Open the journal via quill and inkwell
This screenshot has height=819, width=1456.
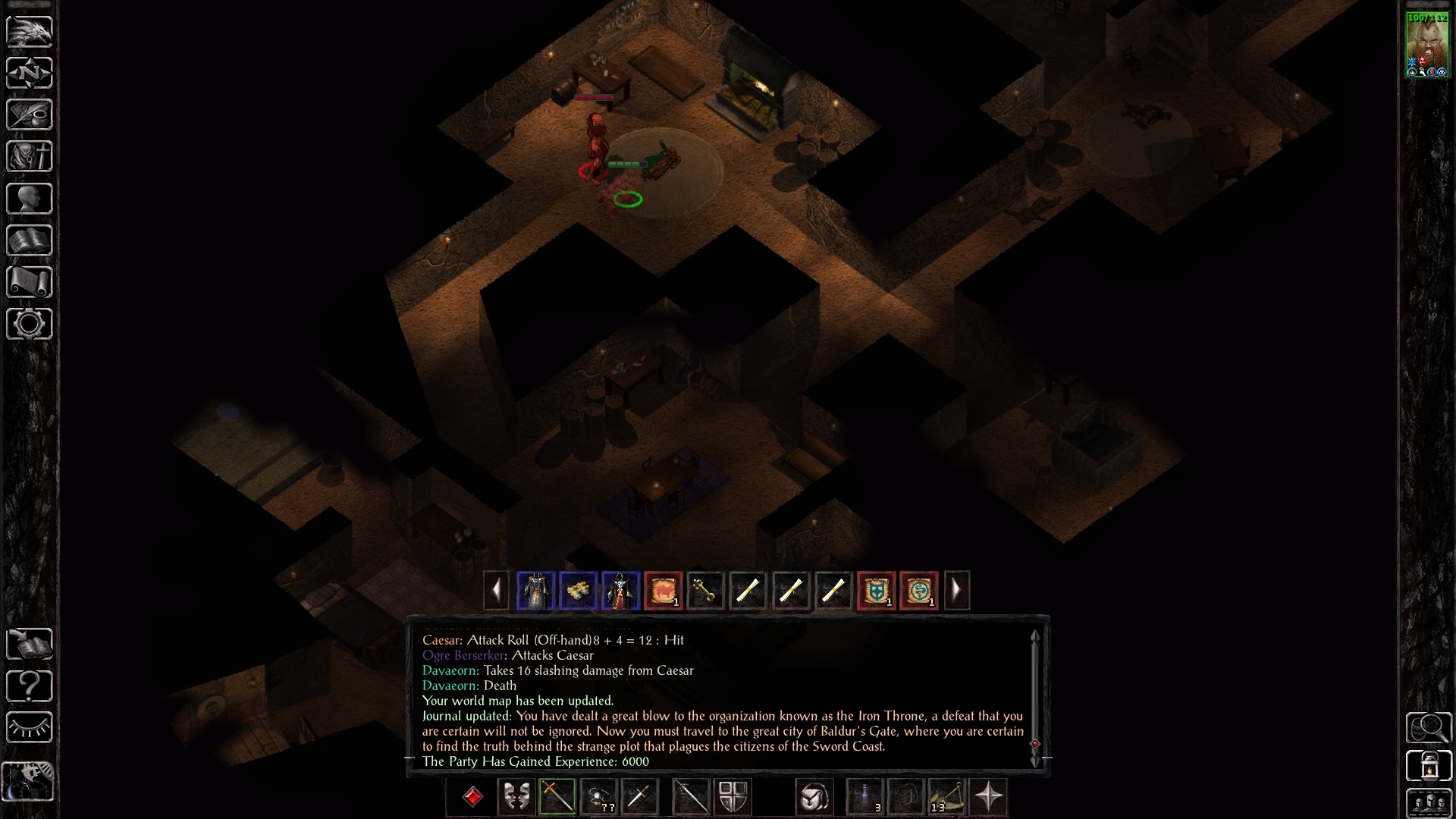[x=30, y=115]
